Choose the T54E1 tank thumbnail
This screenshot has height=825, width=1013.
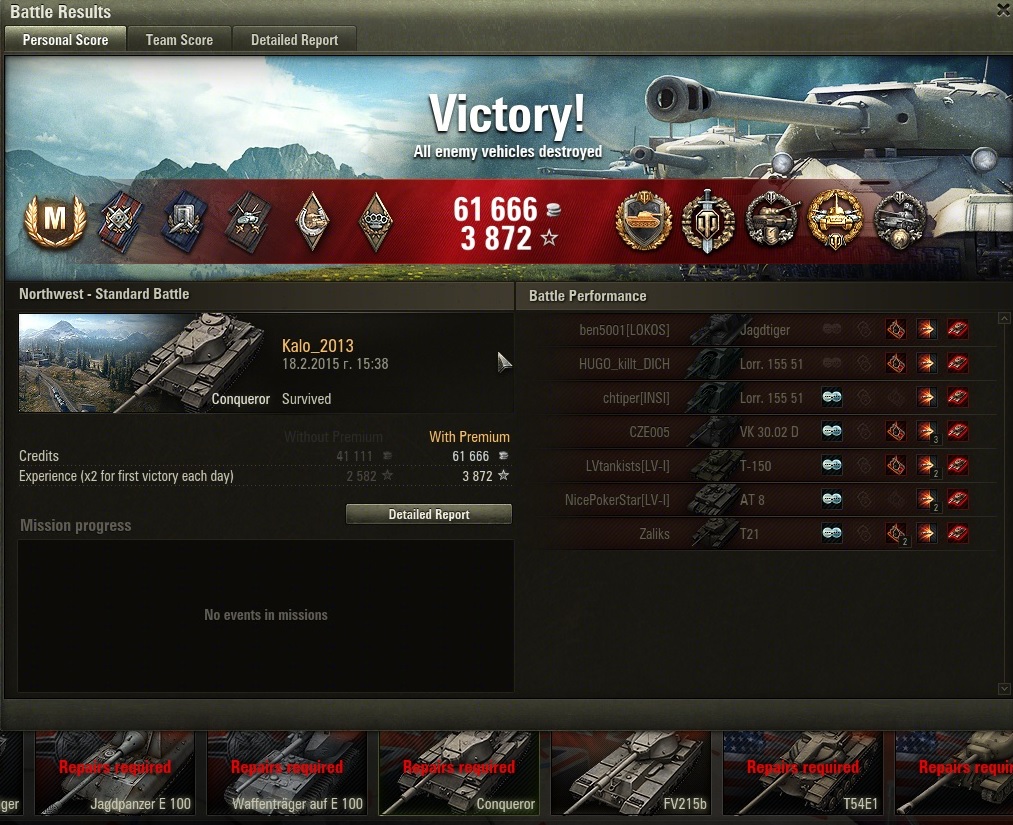click(803, 773)
